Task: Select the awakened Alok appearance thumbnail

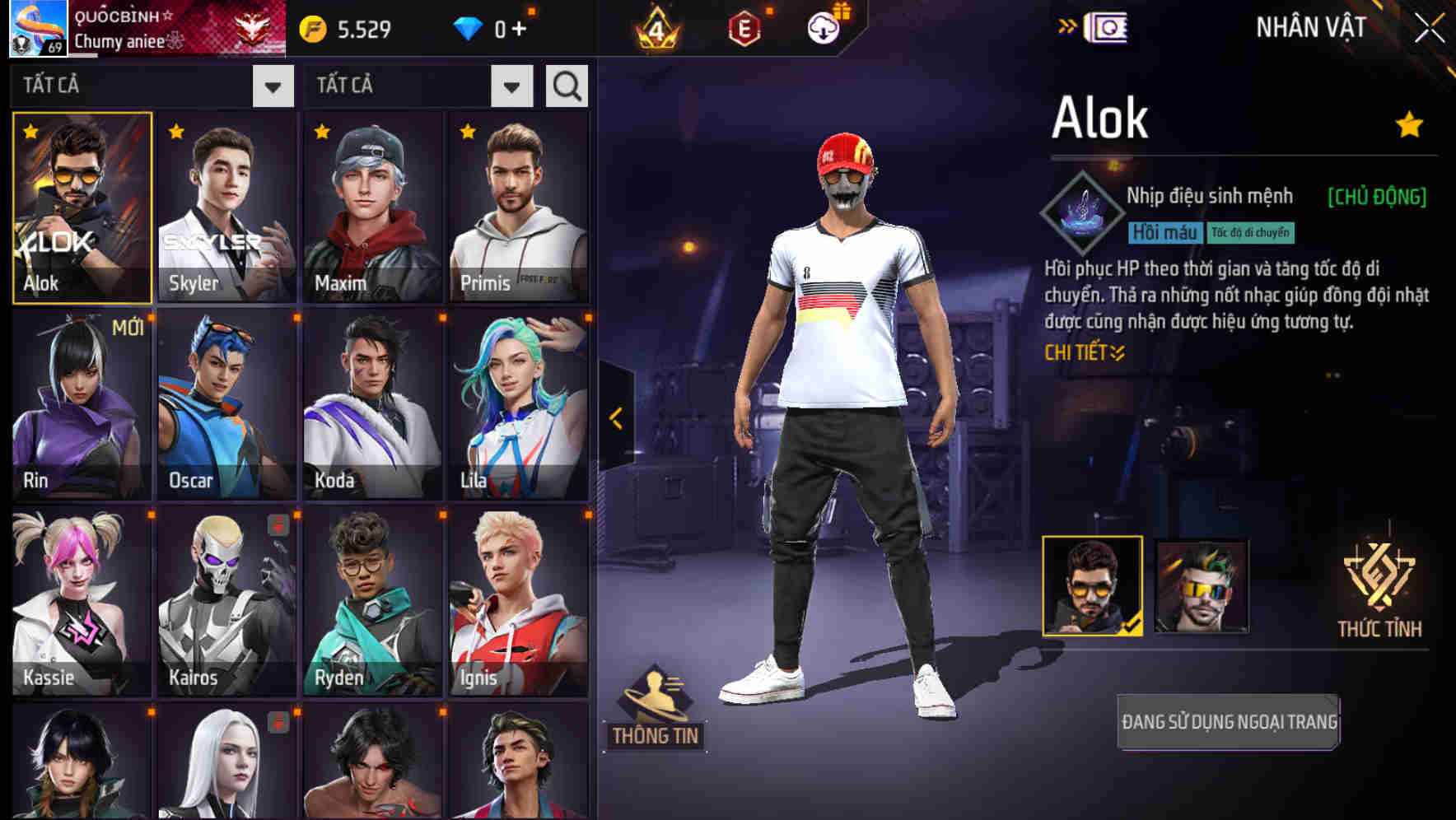Action: point(1202,586)
